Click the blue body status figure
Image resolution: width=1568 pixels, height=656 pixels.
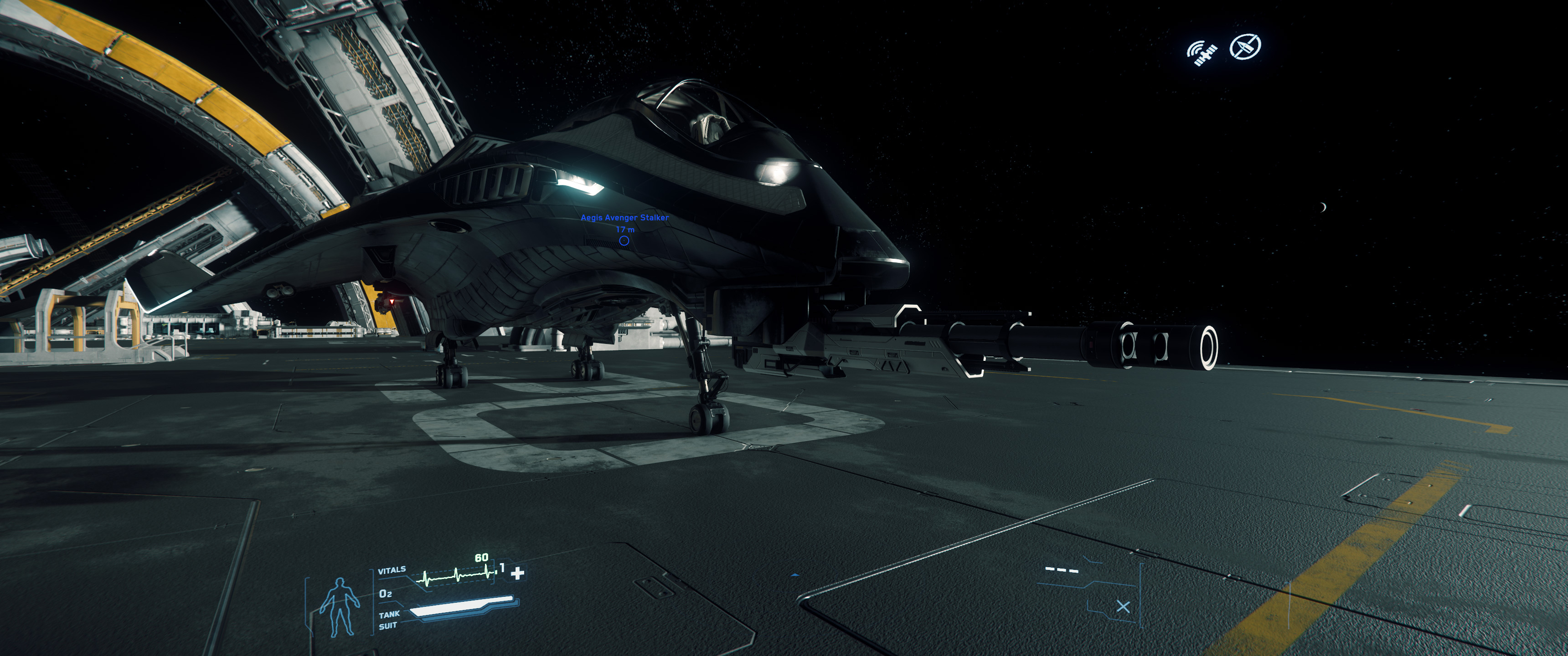pos(340,607)
